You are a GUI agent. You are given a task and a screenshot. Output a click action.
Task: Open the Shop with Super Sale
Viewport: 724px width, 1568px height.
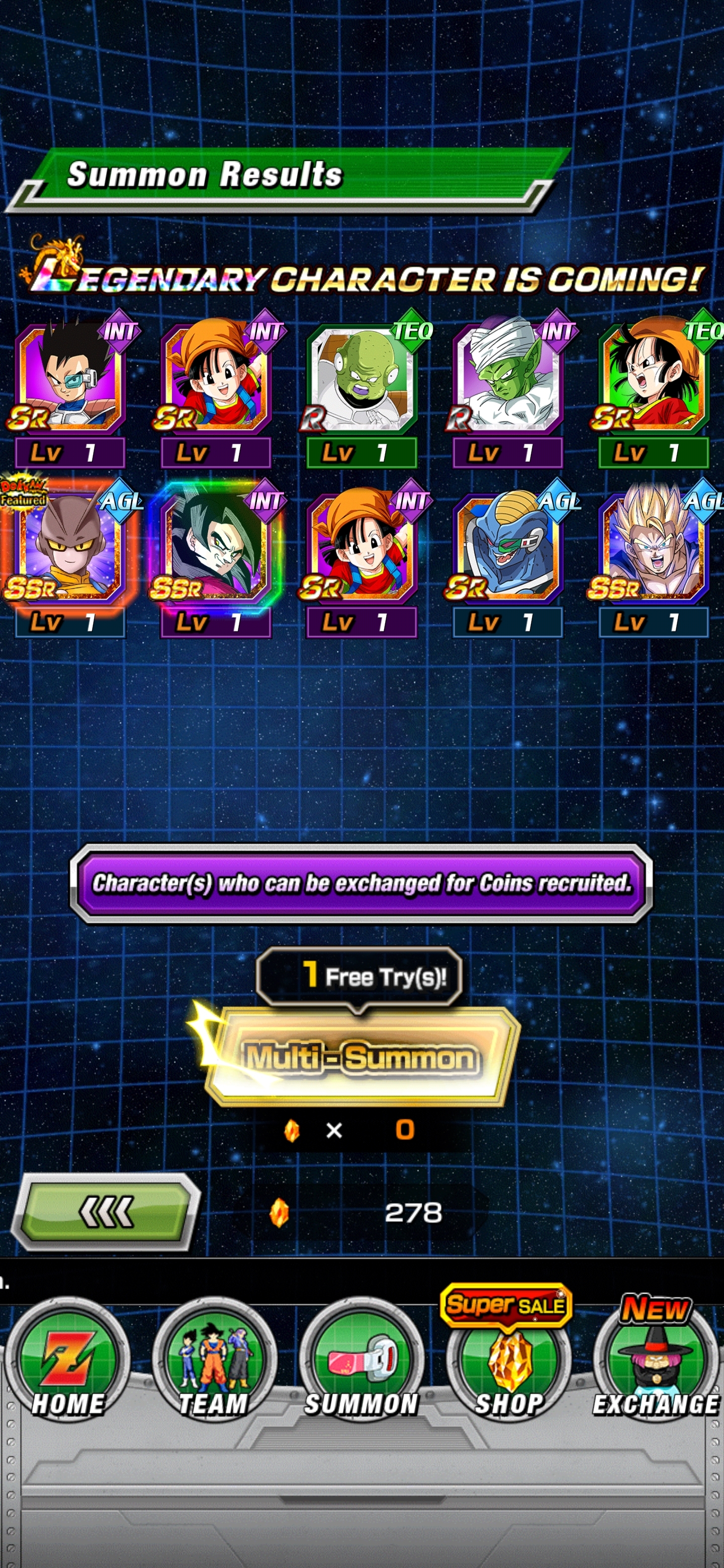[508, 1364]
